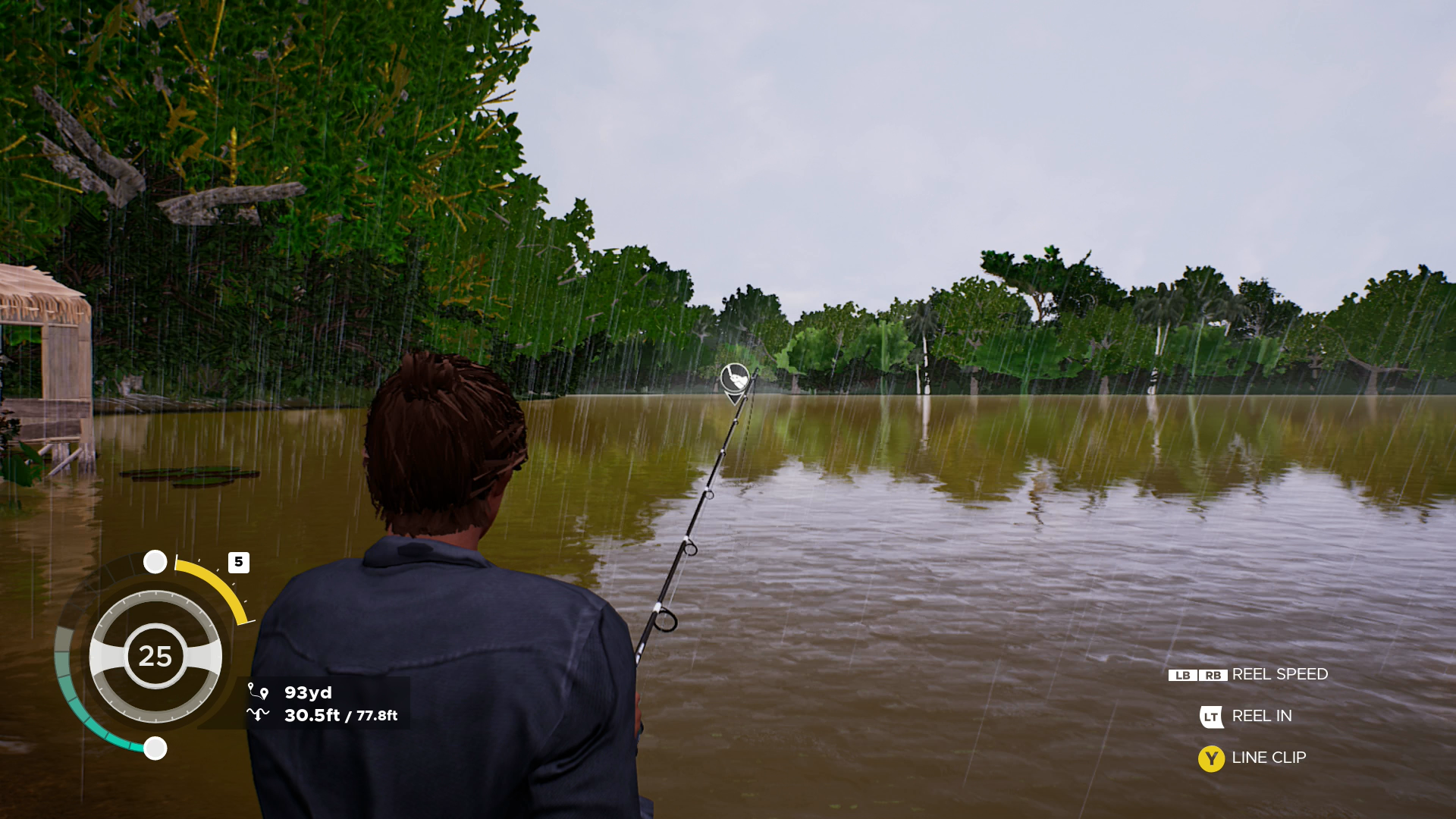Click the REEL SPEED label
This screenshot has width=1456, height=819.
tap(1280, 674)
